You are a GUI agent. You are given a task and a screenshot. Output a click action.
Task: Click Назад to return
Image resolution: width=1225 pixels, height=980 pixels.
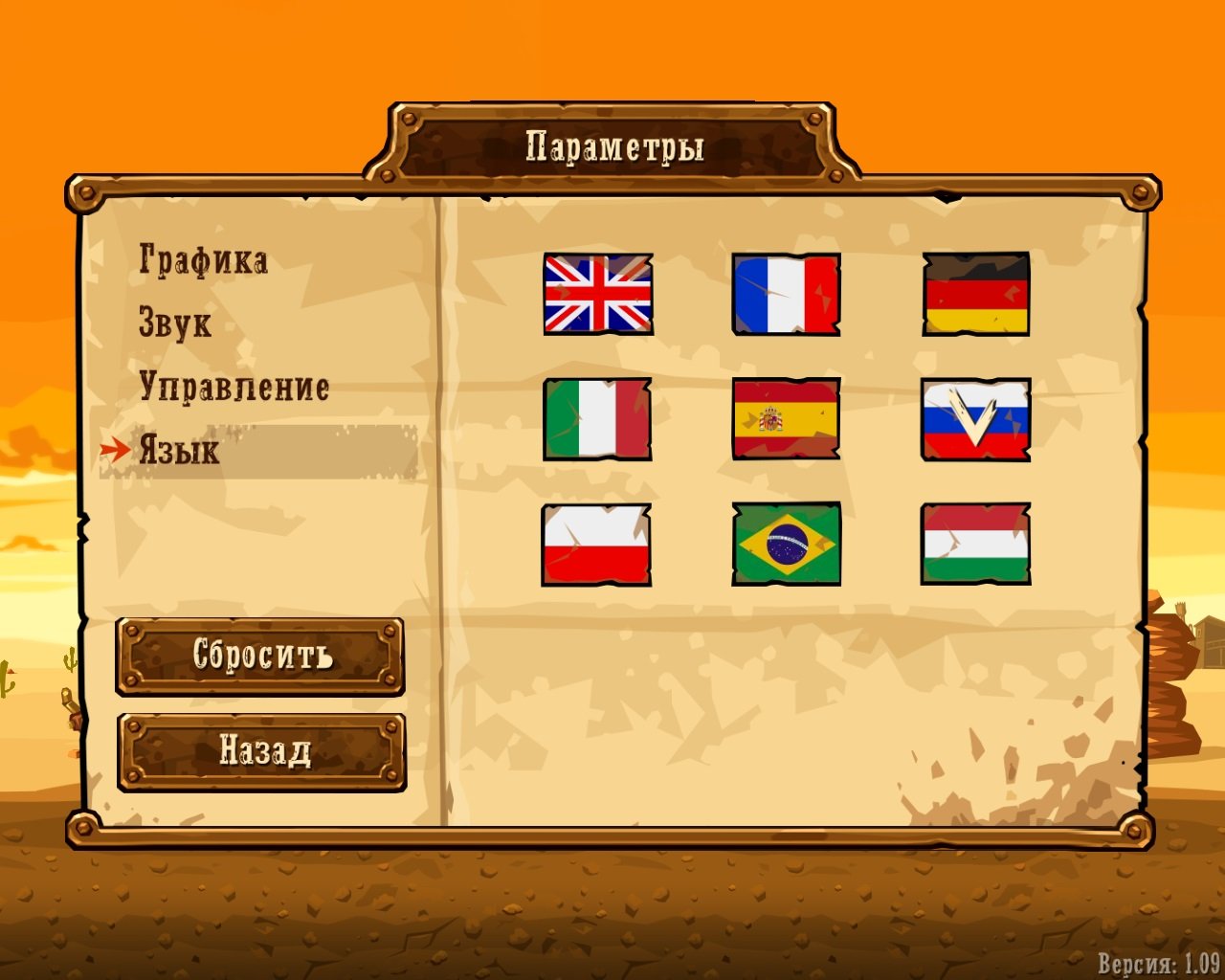pos(260,748)
